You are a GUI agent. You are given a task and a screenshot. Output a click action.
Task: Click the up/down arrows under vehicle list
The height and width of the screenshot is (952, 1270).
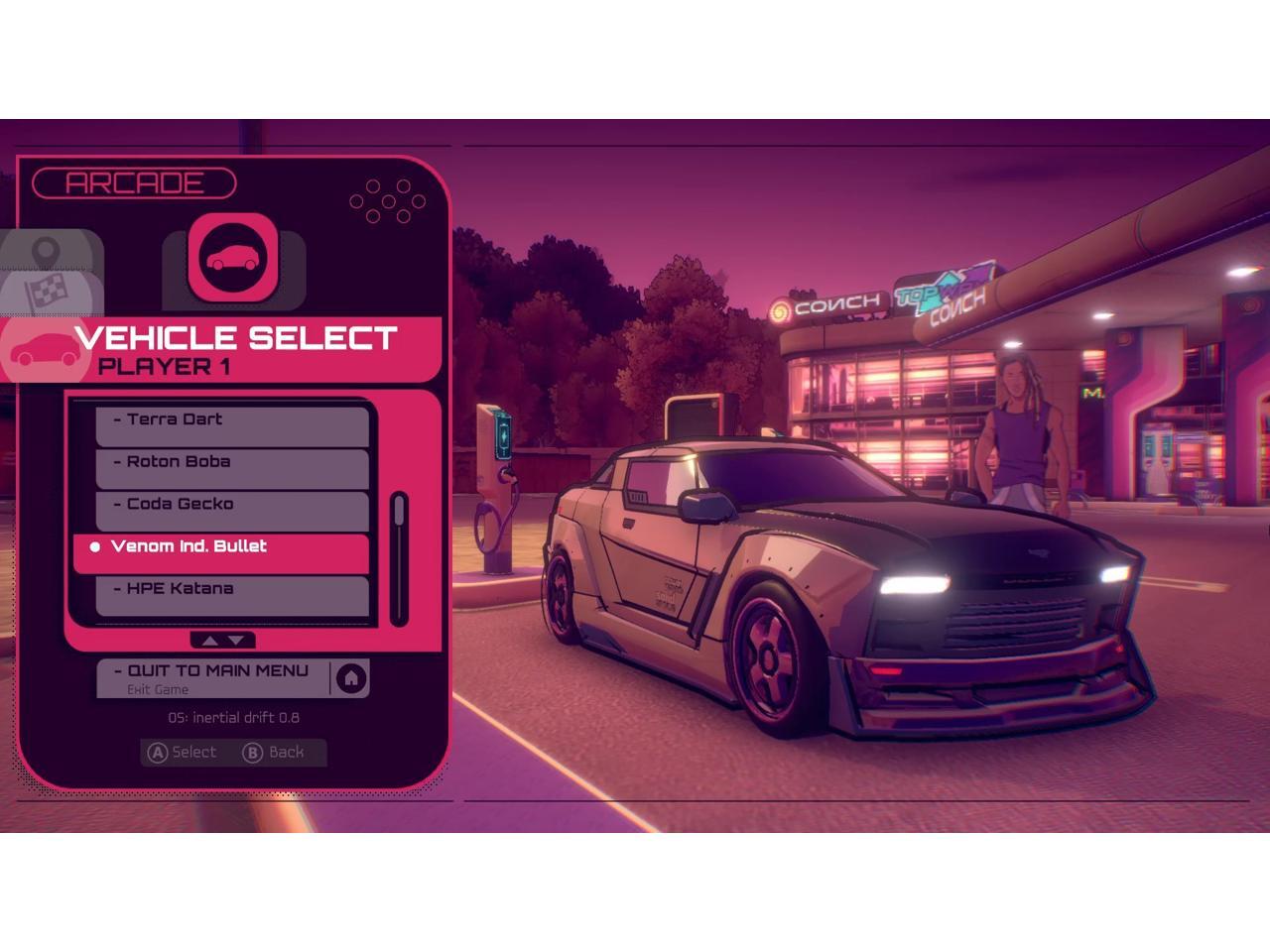click(x=222, y=641)
